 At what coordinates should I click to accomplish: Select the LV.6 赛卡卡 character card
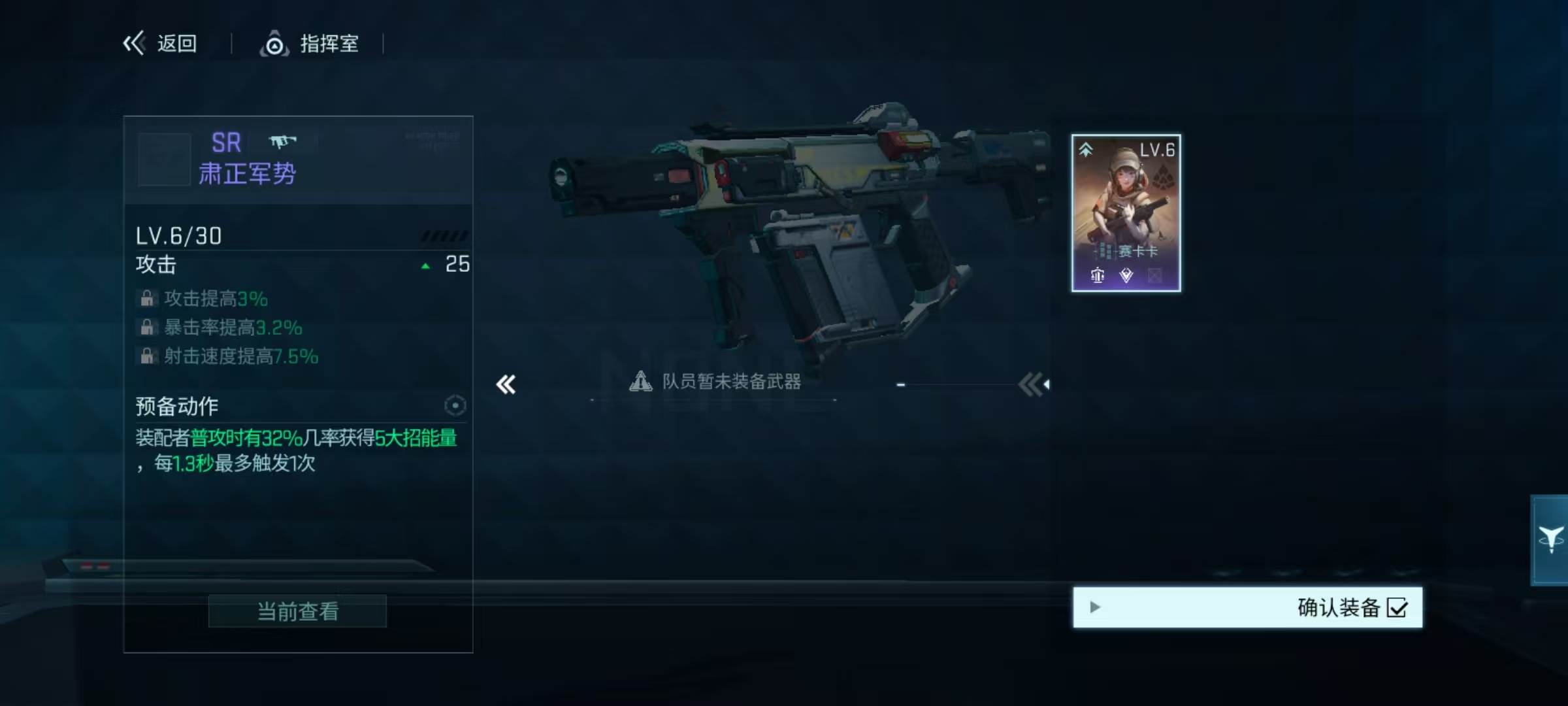coord(1126,213)
